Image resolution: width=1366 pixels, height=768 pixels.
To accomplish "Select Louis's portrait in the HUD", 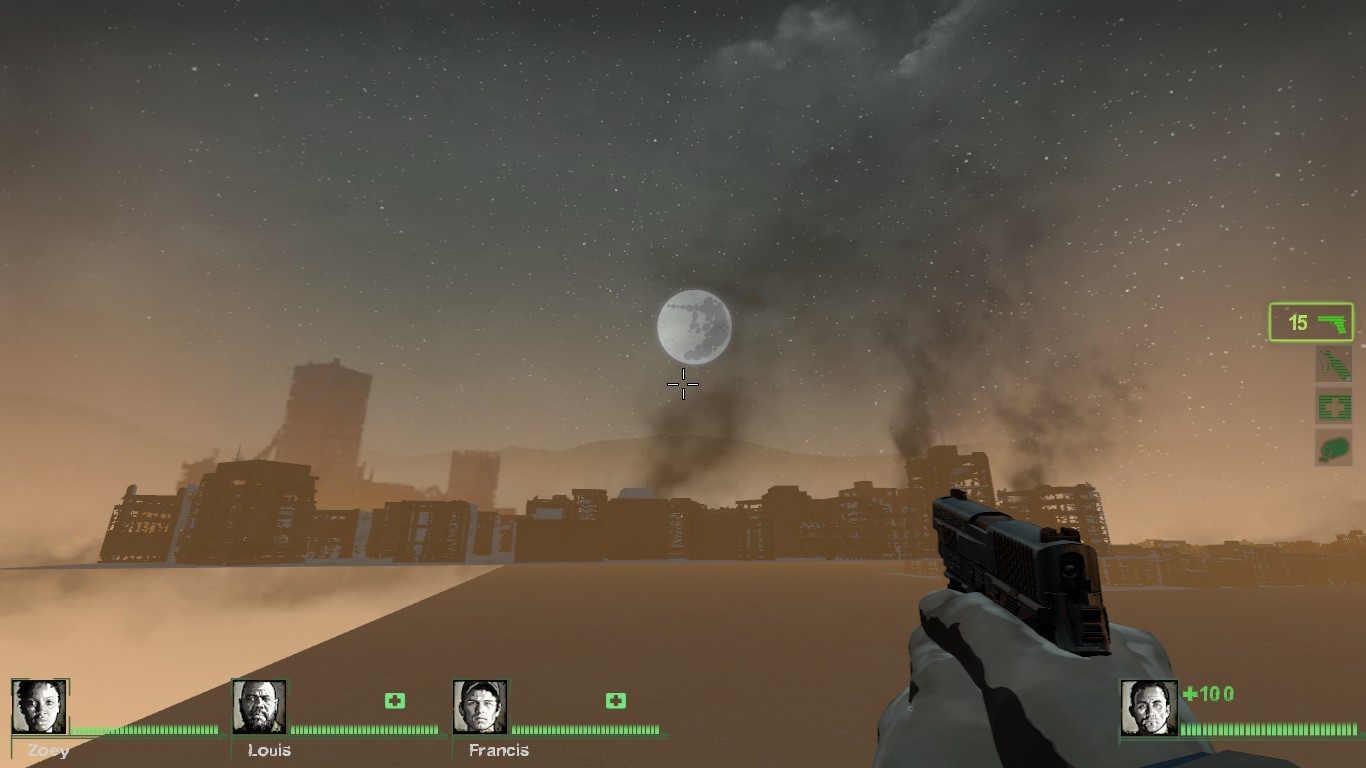I will (259, 706).
